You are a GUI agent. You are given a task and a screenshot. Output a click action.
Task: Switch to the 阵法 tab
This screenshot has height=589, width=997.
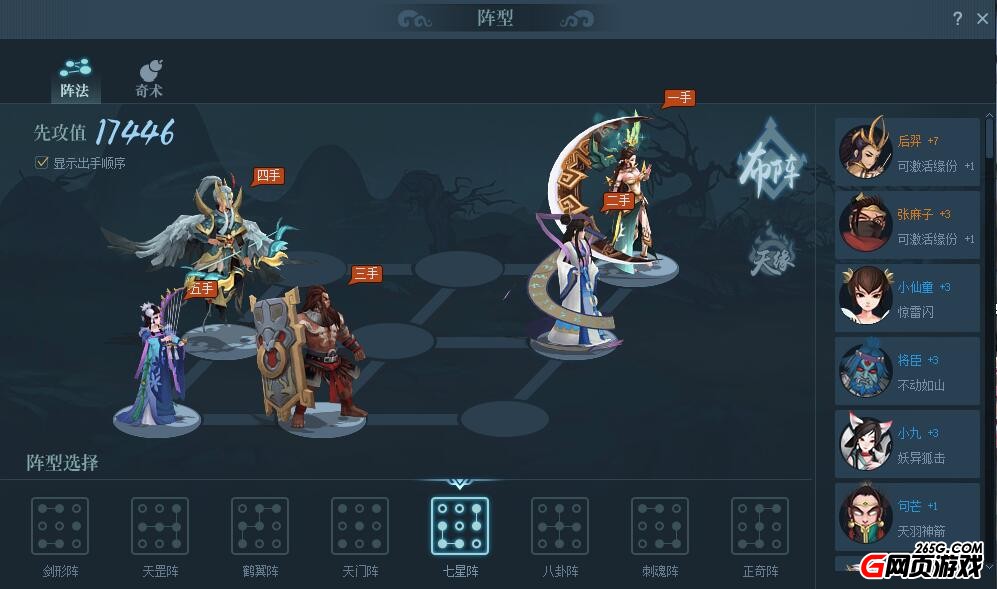(75, 78)
